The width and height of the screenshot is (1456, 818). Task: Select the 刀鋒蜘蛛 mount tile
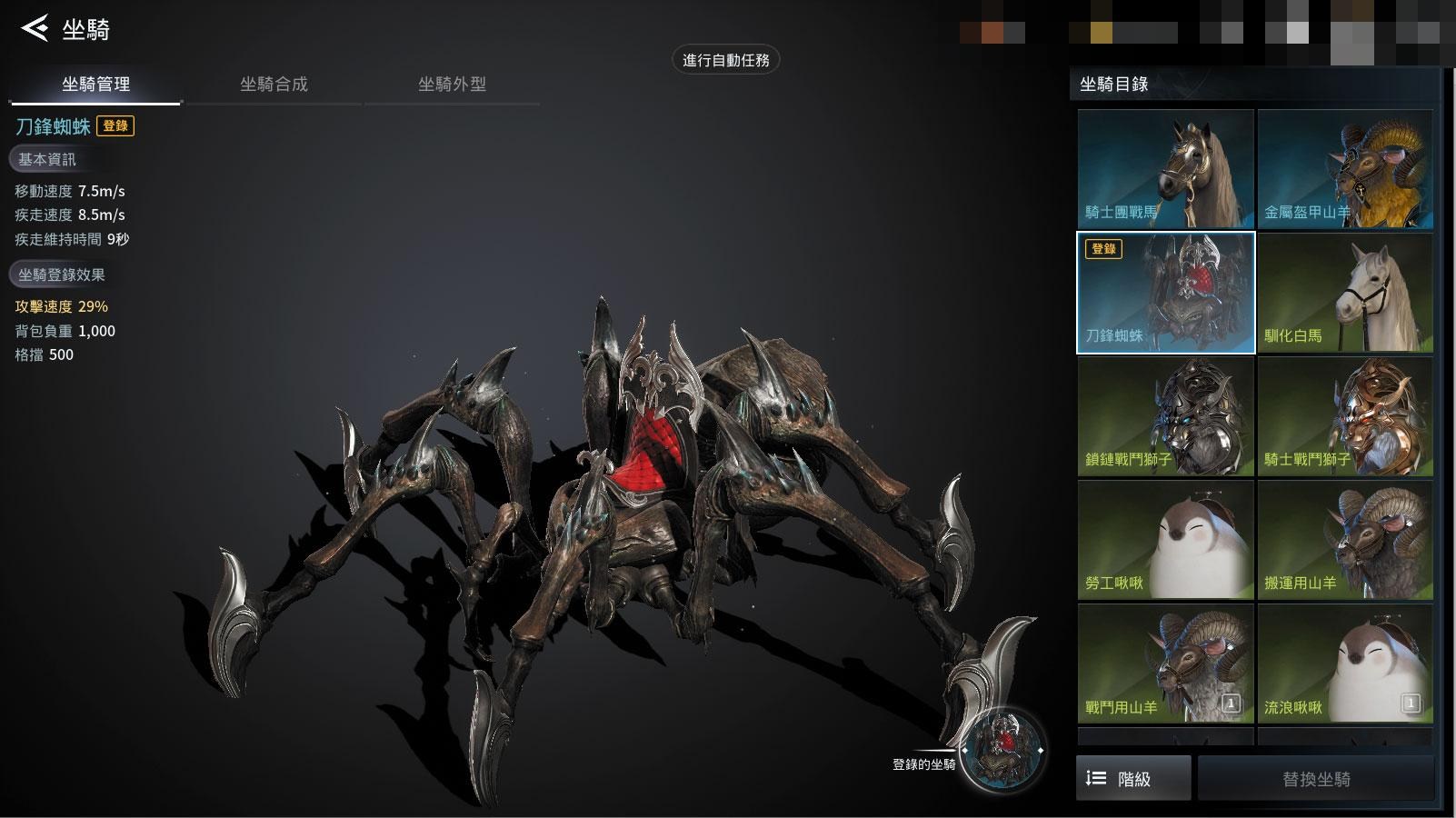(x=1165, y=293)
